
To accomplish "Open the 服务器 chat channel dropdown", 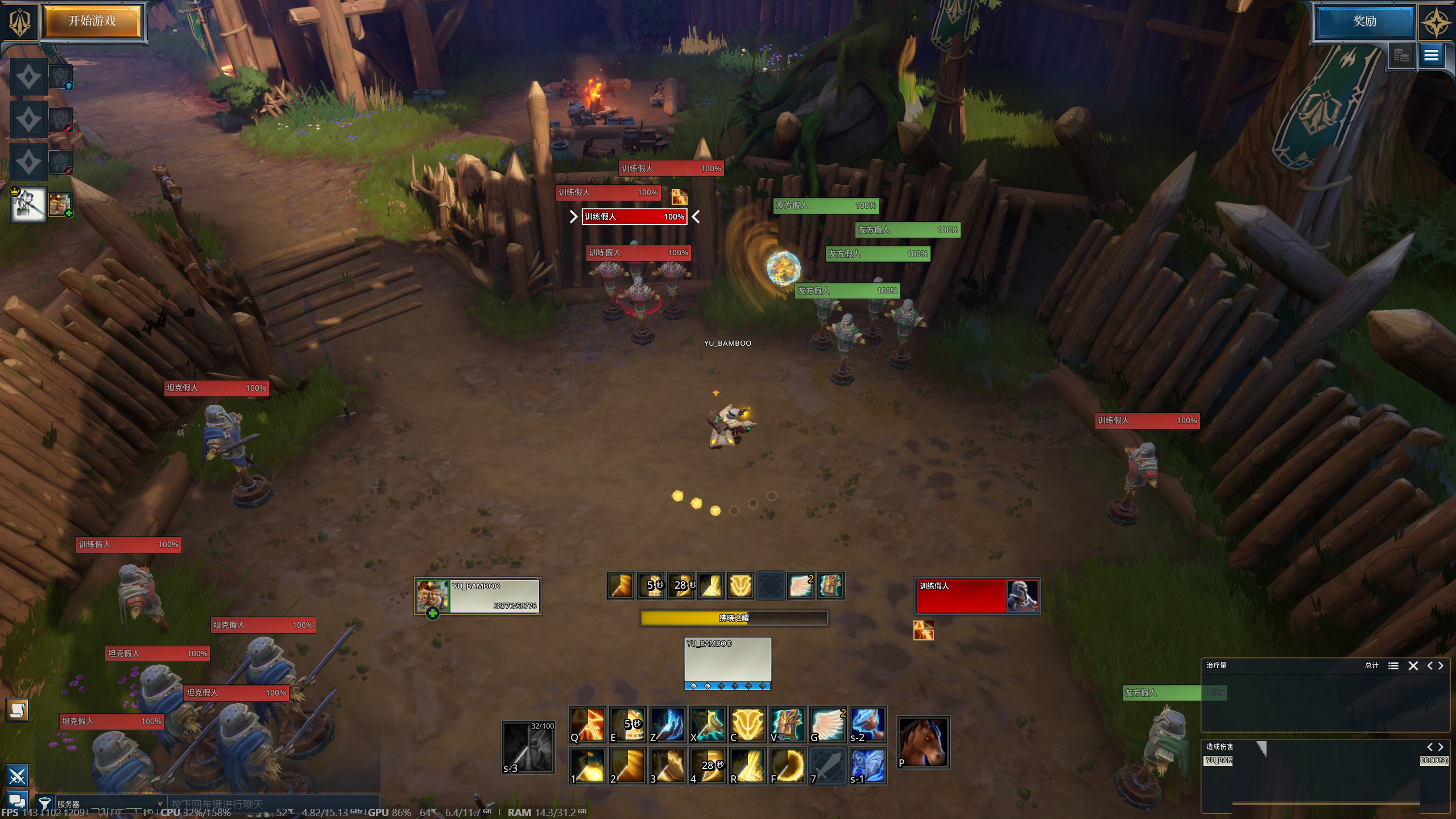I will [x=108, y=804].
